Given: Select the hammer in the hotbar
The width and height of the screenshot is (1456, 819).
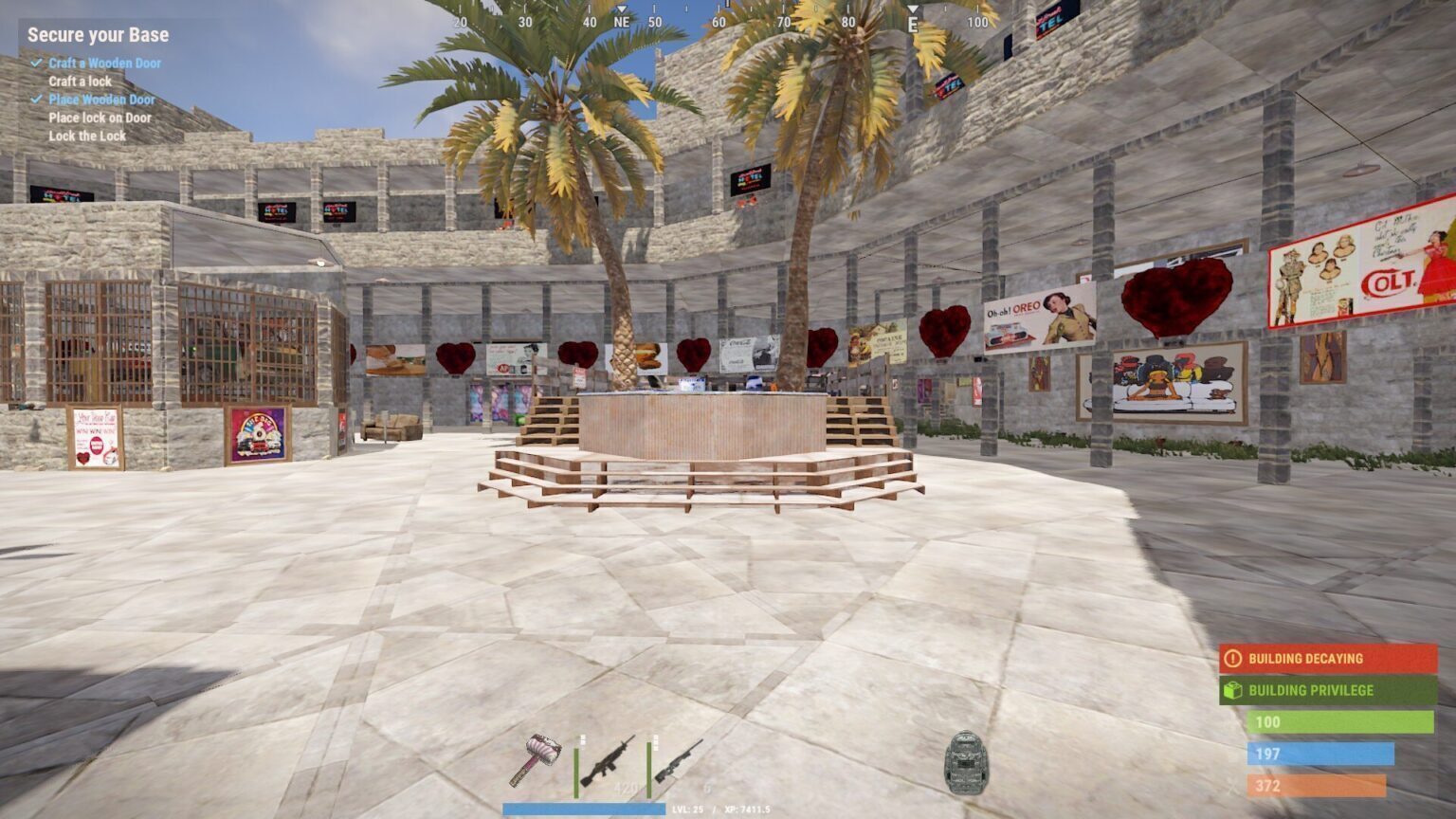Looking at the screenshot, I should 536,758.
